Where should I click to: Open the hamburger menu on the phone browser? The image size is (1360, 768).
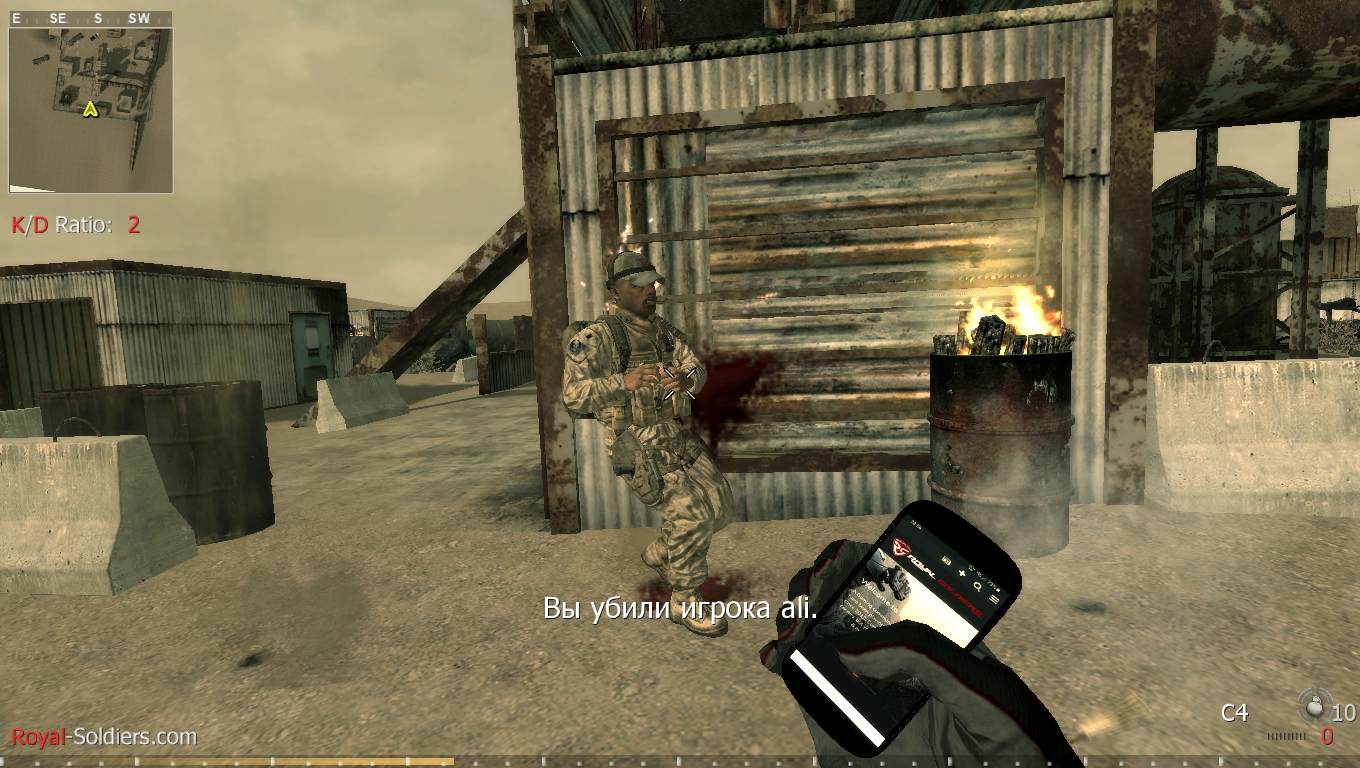pos(994,599)
